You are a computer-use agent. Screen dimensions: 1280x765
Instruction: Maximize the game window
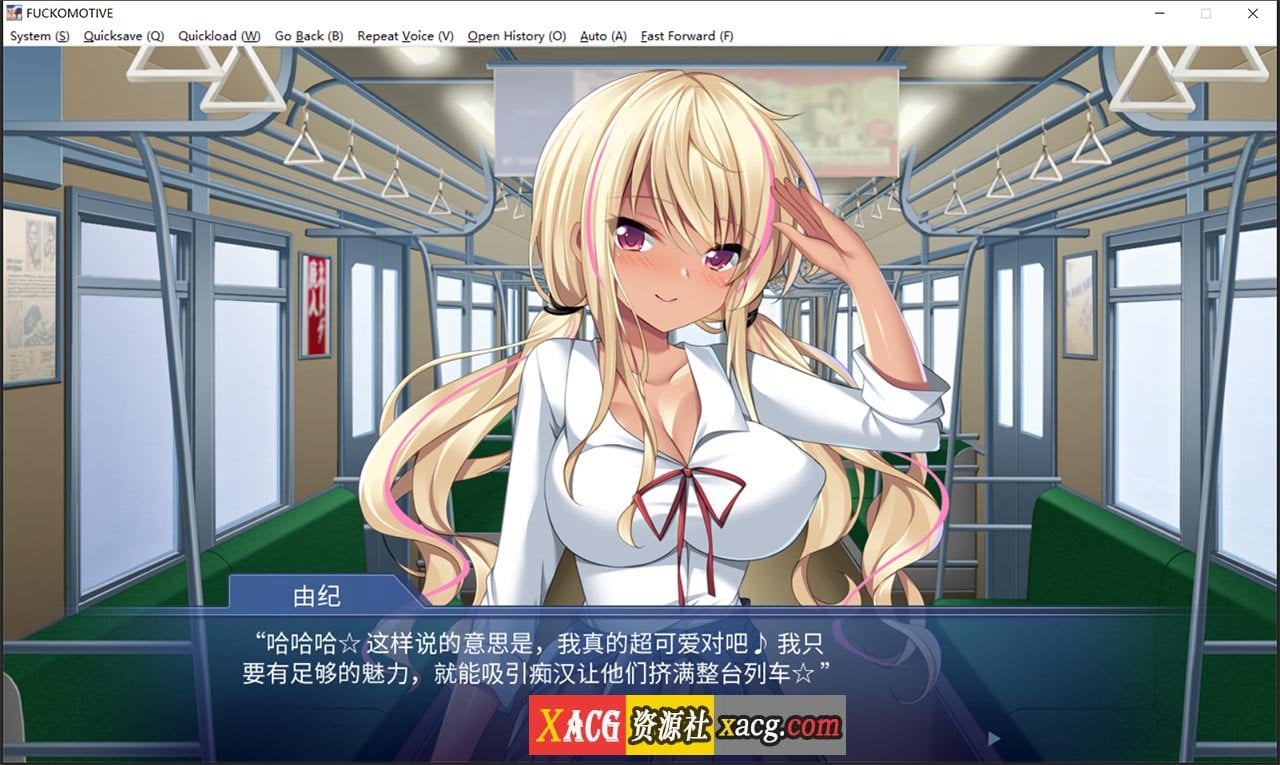1207,13
